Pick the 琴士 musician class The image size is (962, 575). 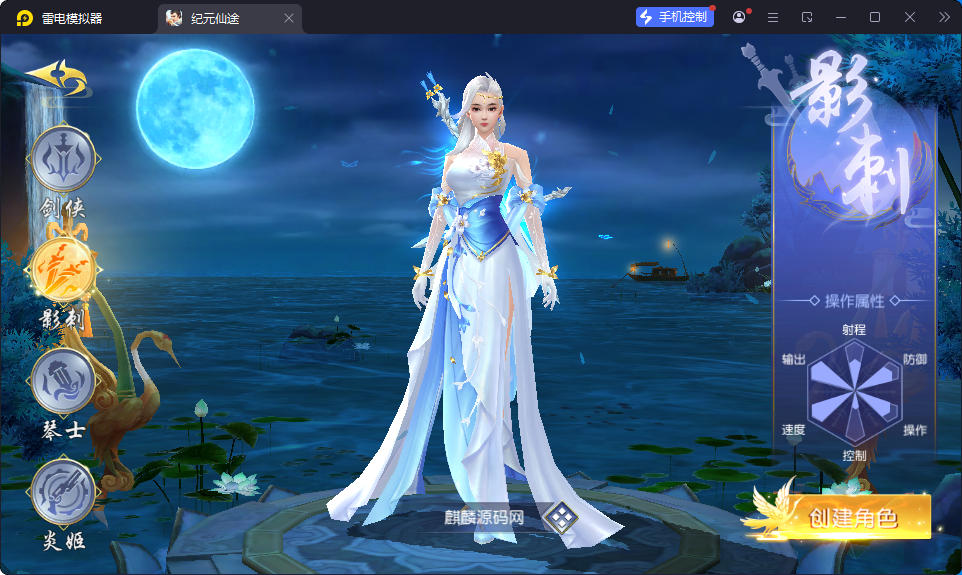click(63, 381)
